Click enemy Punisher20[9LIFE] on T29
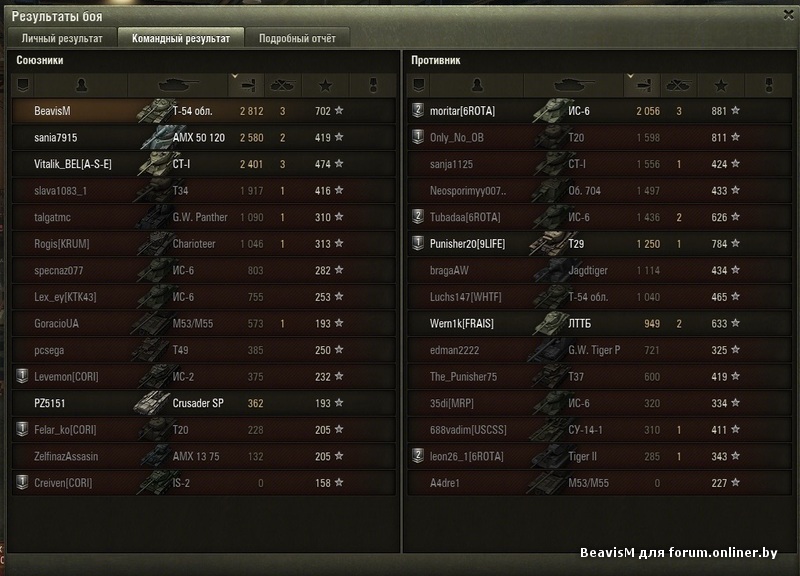Image resolution: width=800 pixels, height=576 pixels. coord(599,243)
